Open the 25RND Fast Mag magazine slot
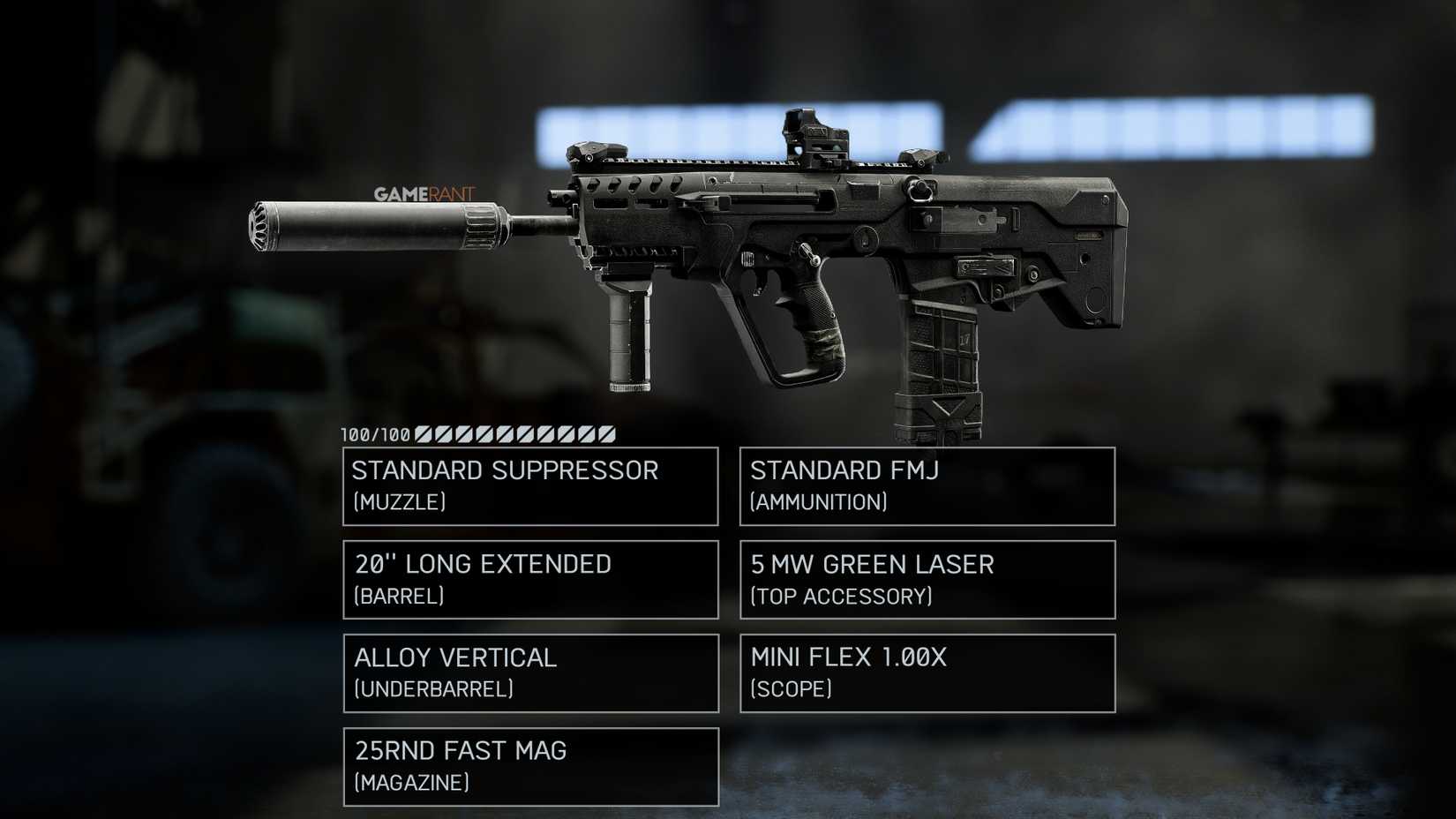This screenshot has height=819, width=1456. [x=529, y=766]
